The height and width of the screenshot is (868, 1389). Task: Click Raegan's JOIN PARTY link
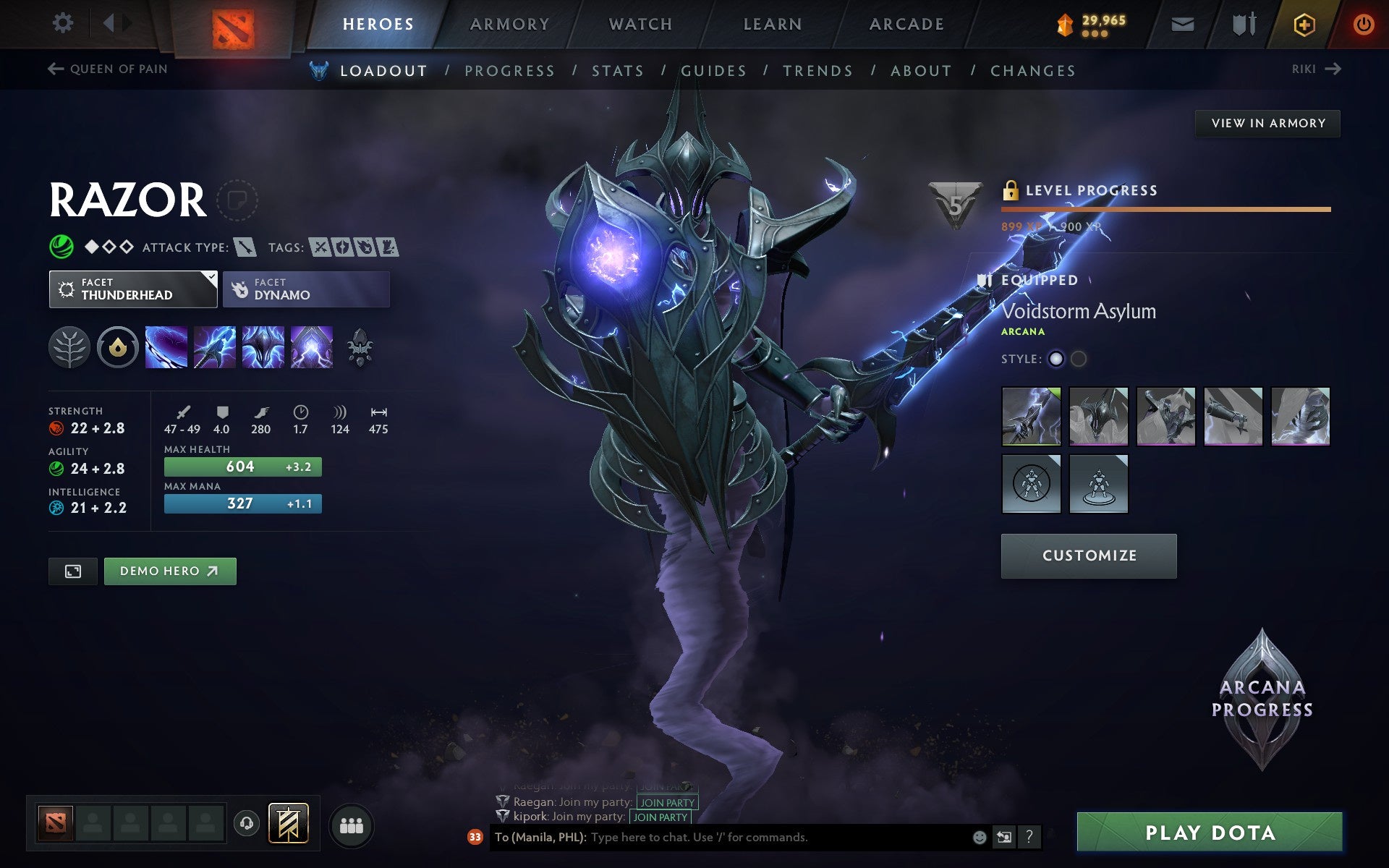[x=666, y=801]
